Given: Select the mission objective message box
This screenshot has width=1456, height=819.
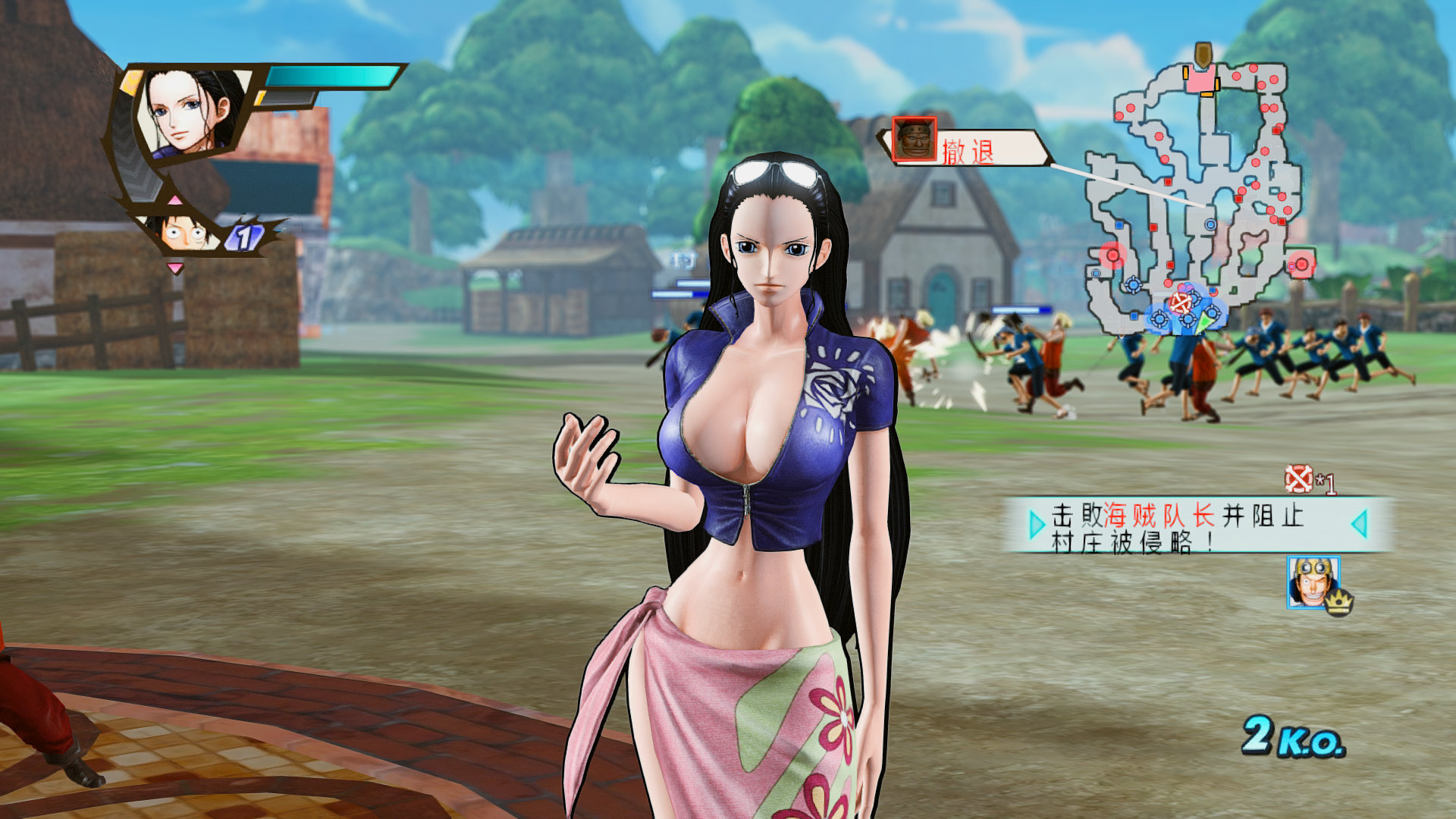Looking at the screenshot, I should tap(1197, 525).
